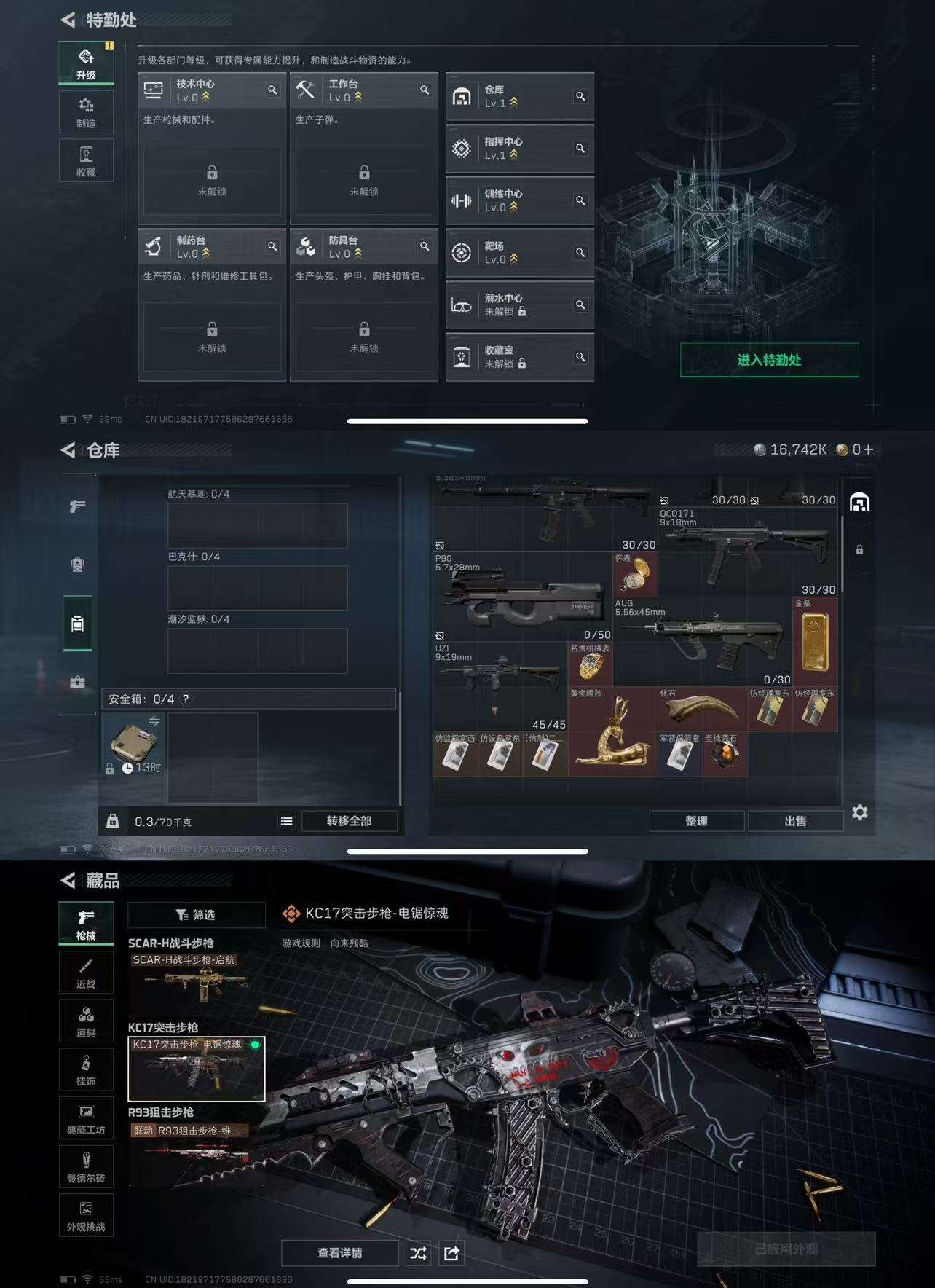Switch to the 收藏 tab in 特勤处
Image resolution: width=935 pixels, height=1288 pixels.
pyautogui.click(x=85, y=160)
